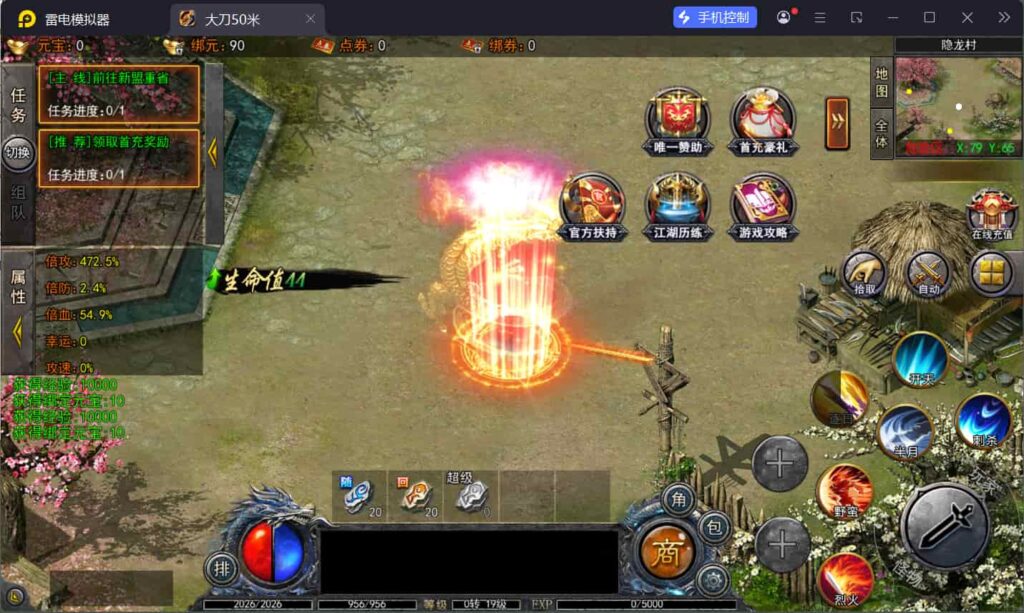The height and width of the screenshot is (613, 1024).
Task: Activate the 开天 skill
Action: coord(920,358)
